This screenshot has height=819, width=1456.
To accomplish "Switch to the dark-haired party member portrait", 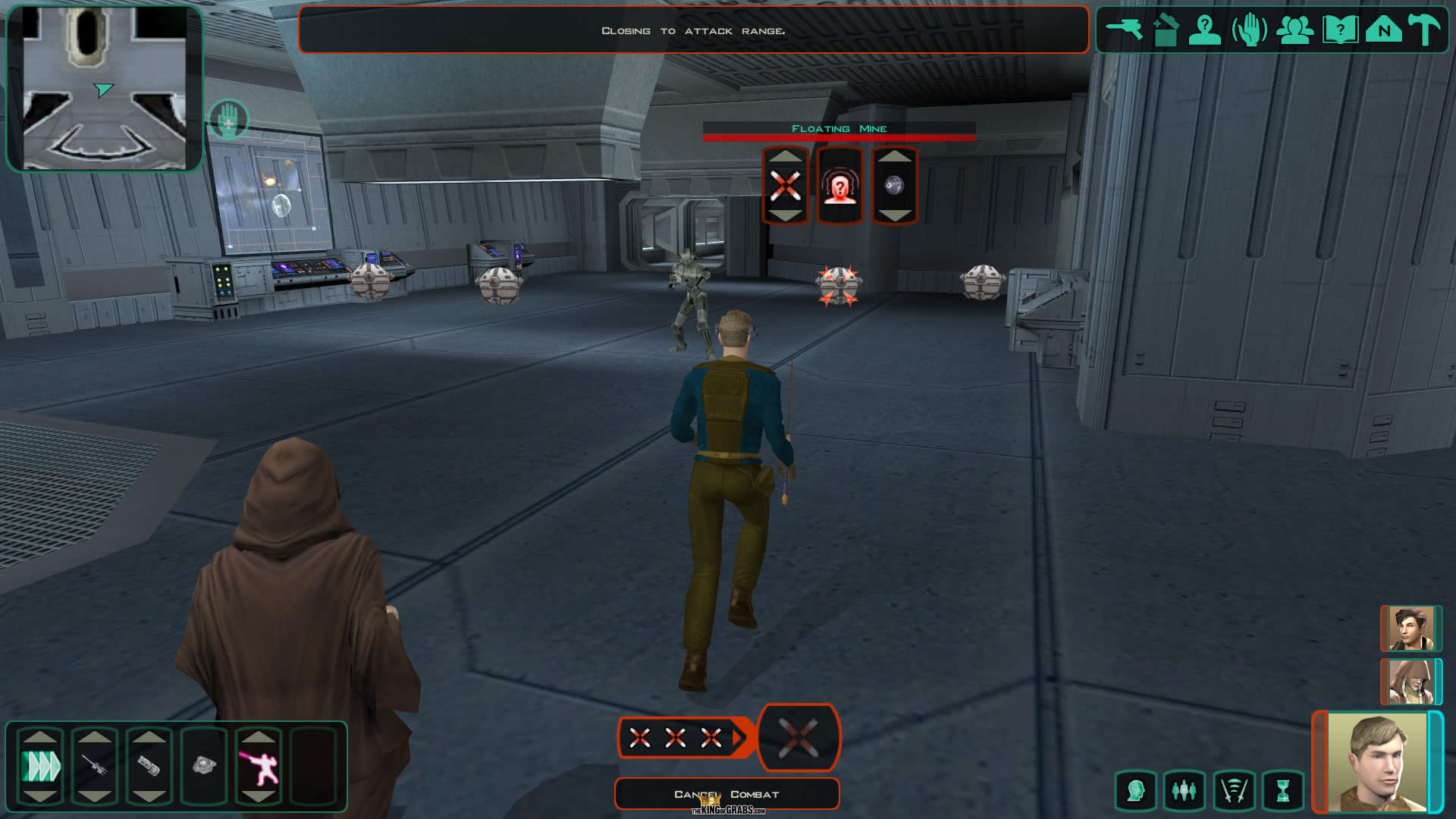I will pos(1410,628).
